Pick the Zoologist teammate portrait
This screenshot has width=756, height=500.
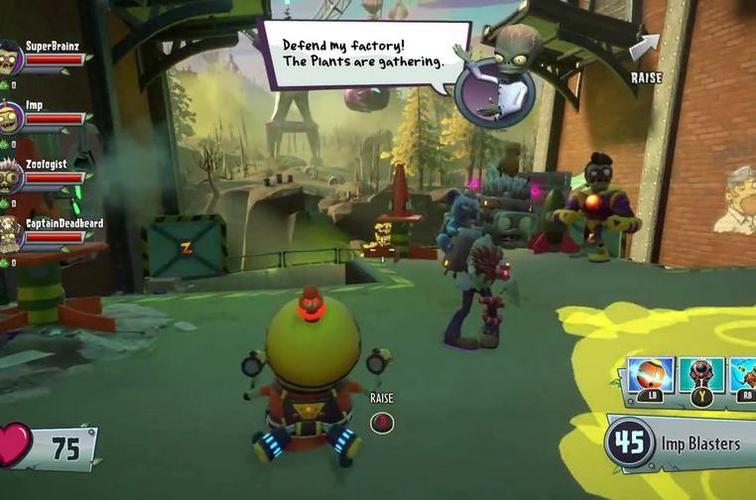[10, 177]
